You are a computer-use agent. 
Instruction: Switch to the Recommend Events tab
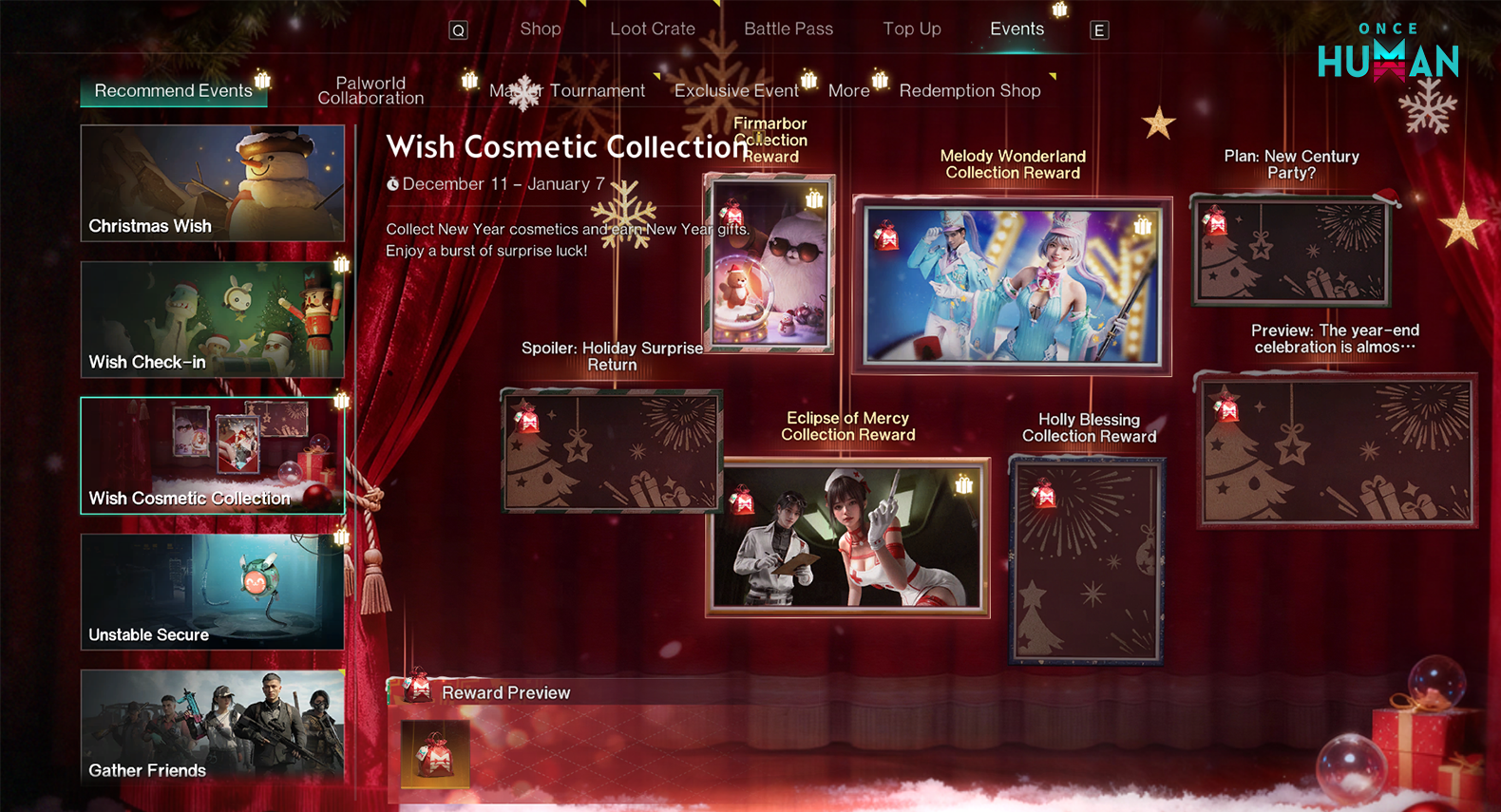[173, 91]
